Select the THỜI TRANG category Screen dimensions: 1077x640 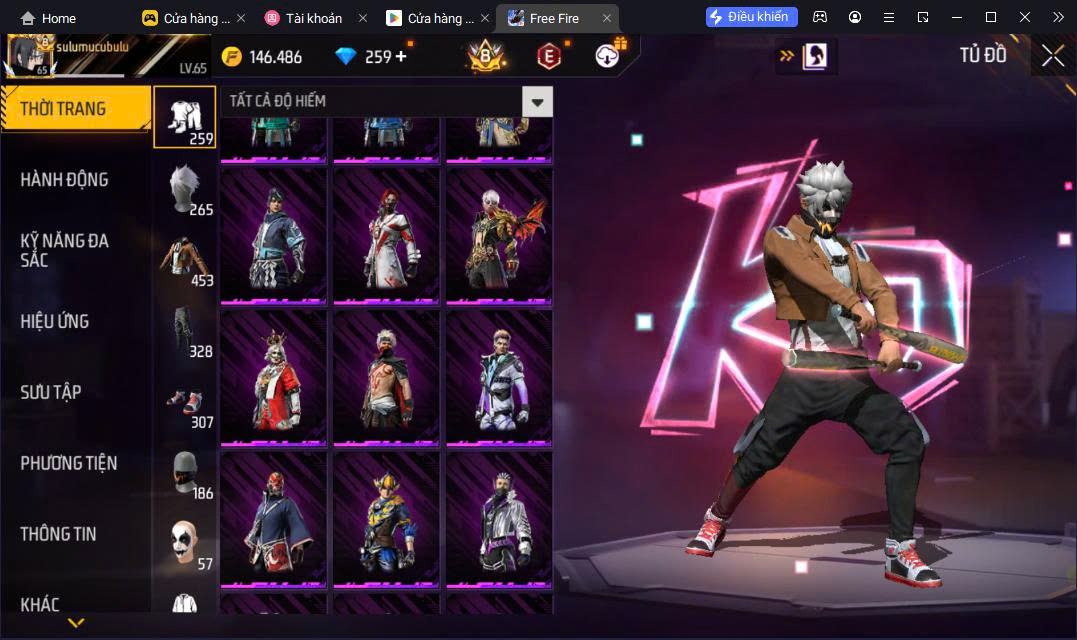74,109
